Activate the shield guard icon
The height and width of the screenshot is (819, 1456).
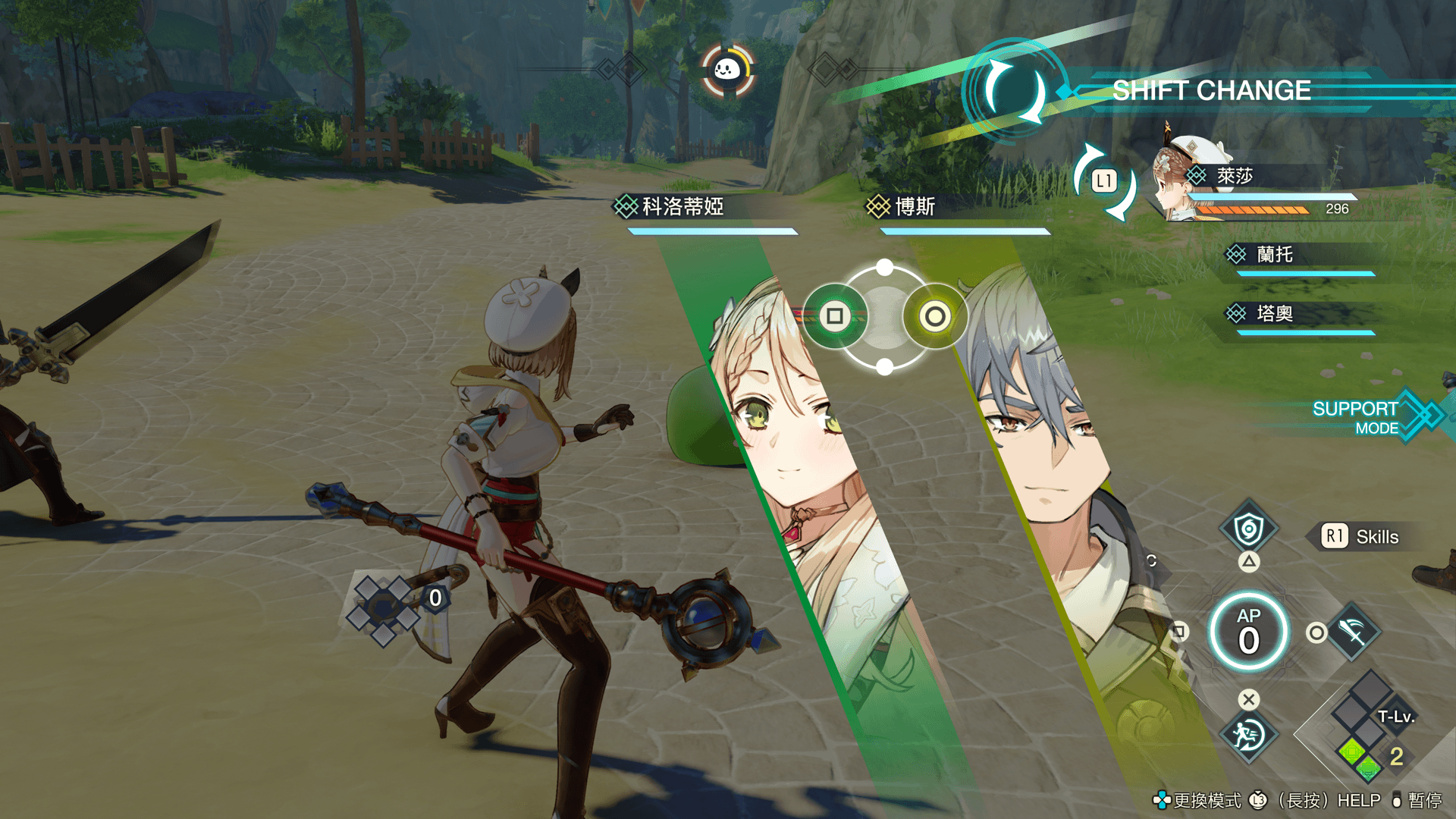point(1248,529)
